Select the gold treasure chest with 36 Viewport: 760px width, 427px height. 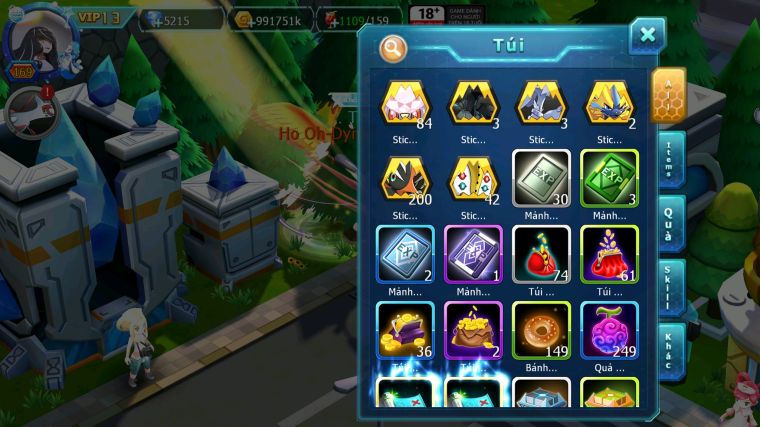(x=405, y=329)
